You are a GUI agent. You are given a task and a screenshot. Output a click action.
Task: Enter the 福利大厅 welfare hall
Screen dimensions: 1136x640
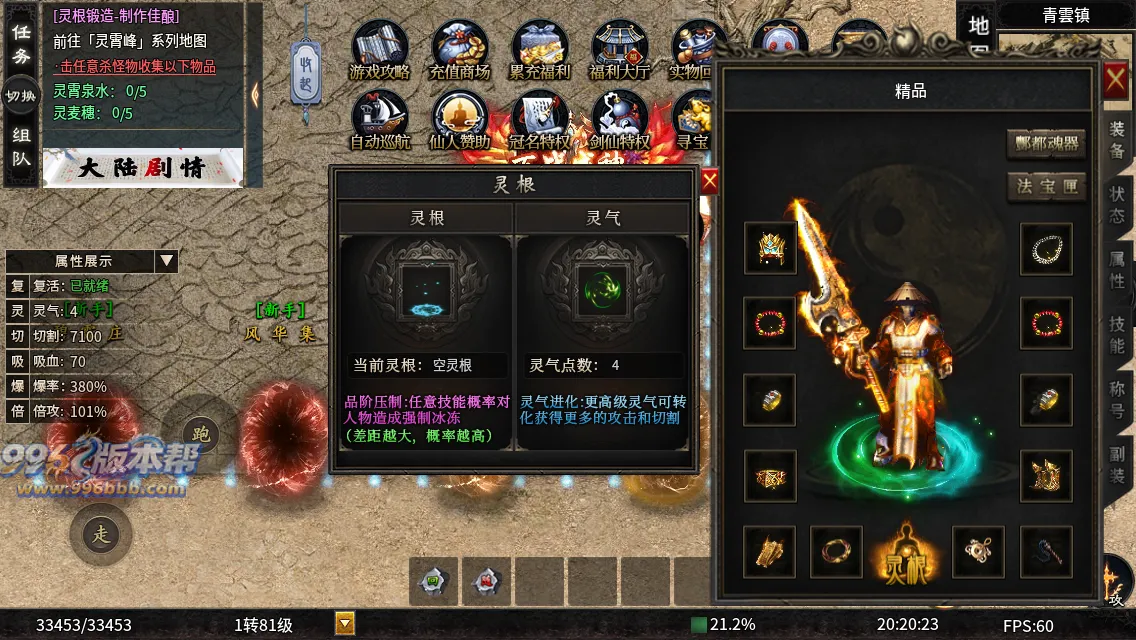[620, 51]
